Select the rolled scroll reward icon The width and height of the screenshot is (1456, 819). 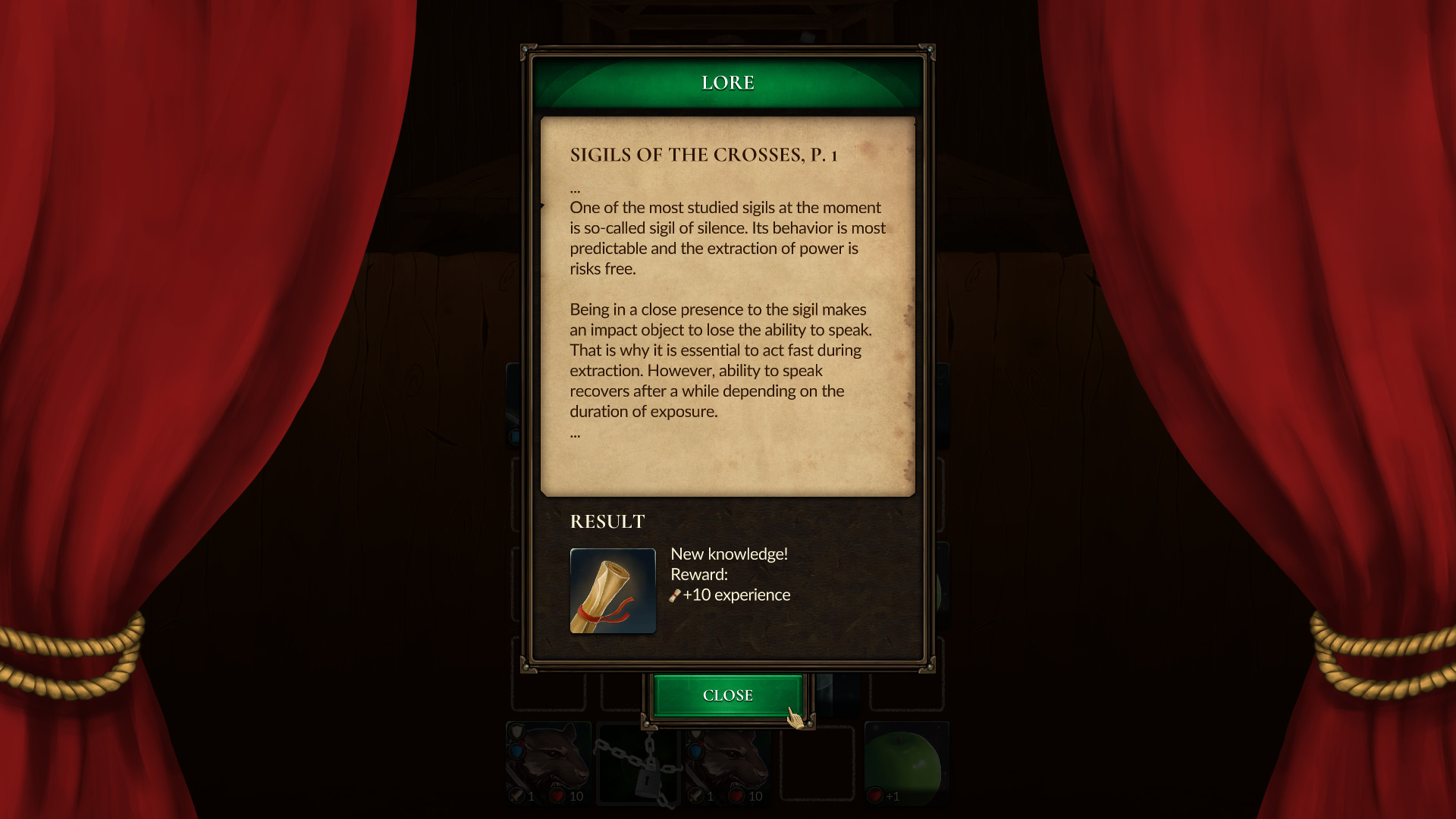pos(613,591)
